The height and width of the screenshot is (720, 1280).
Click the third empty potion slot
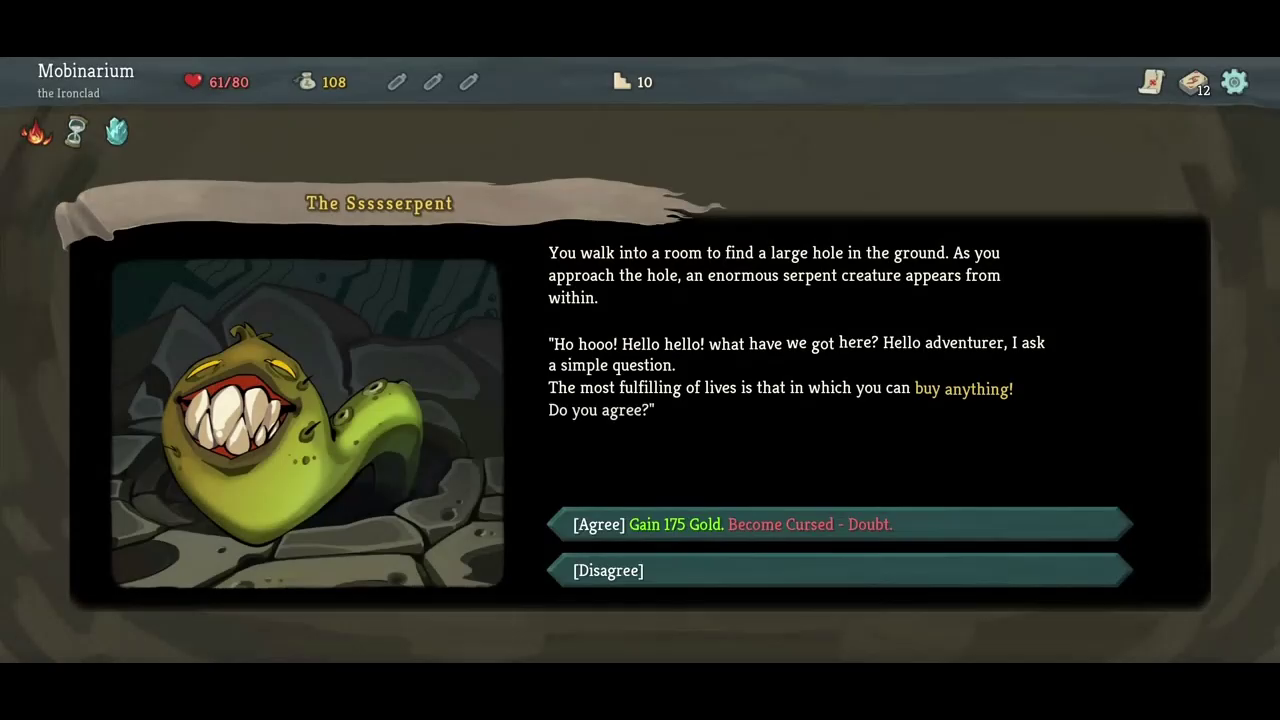pyautogui.click(x=468, y=81)
